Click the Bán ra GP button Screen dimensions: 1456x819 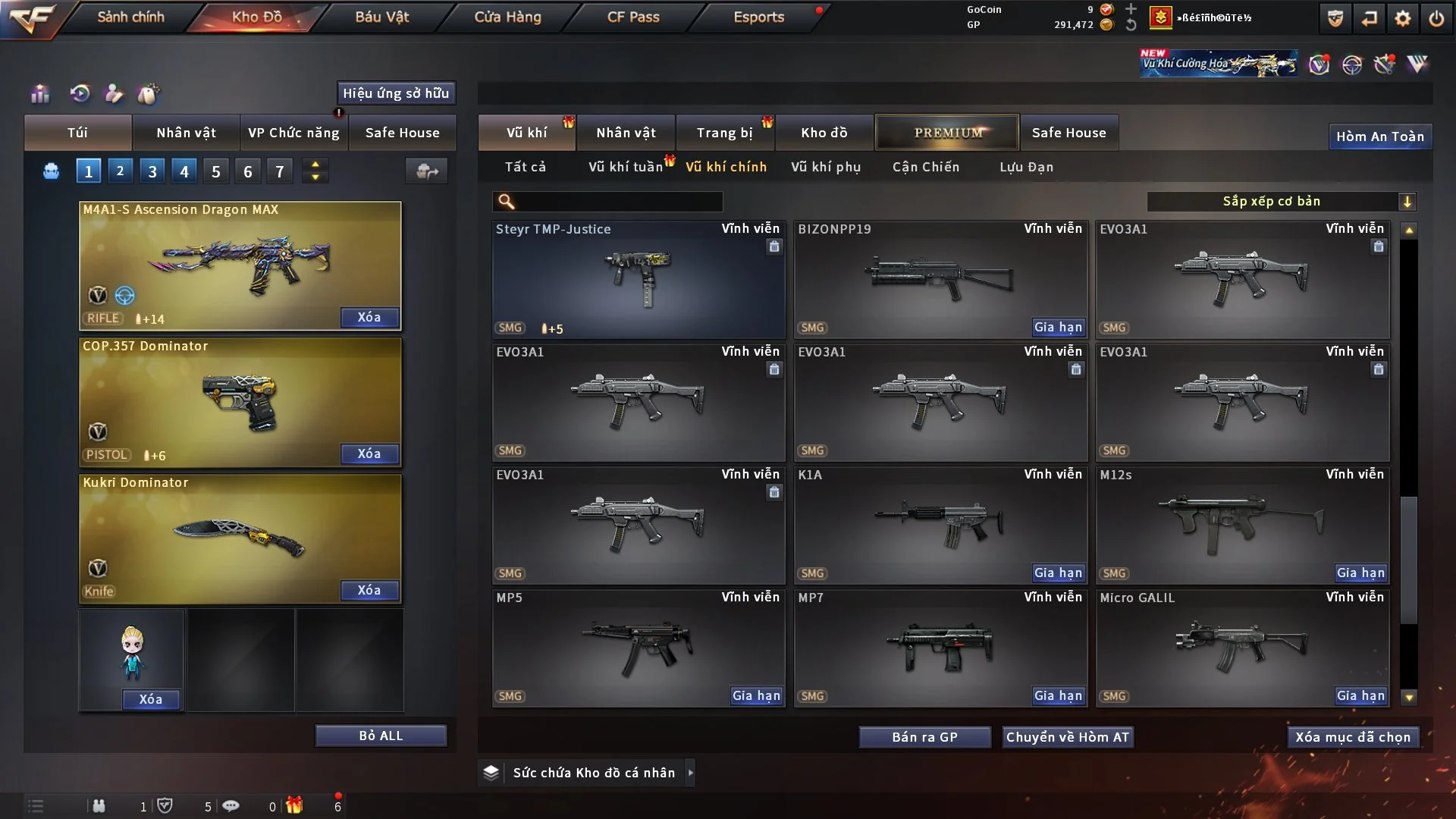tap(924, 737)
